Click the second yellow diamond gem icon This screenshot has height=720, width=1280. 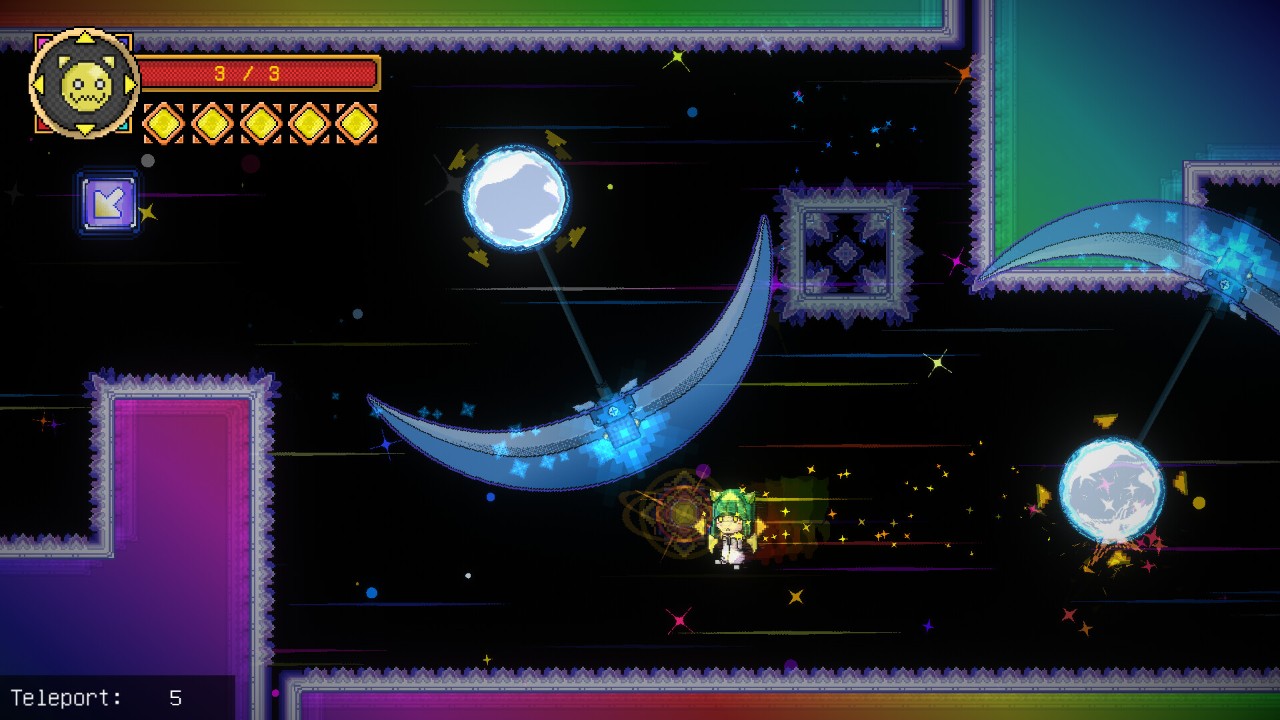click(x=214, y=121)
